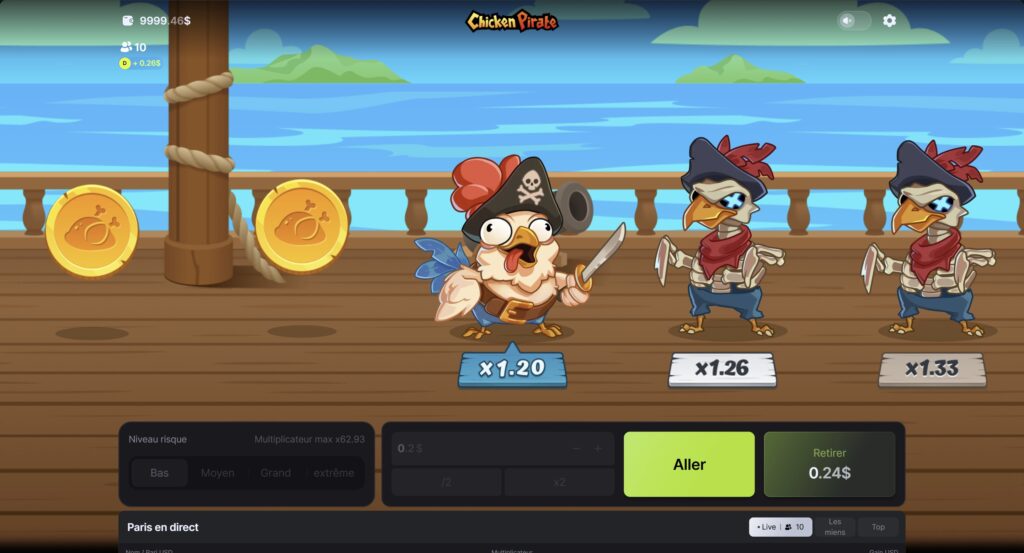
Task: Decrease the bet with the minus button
Action: [576, 449]
